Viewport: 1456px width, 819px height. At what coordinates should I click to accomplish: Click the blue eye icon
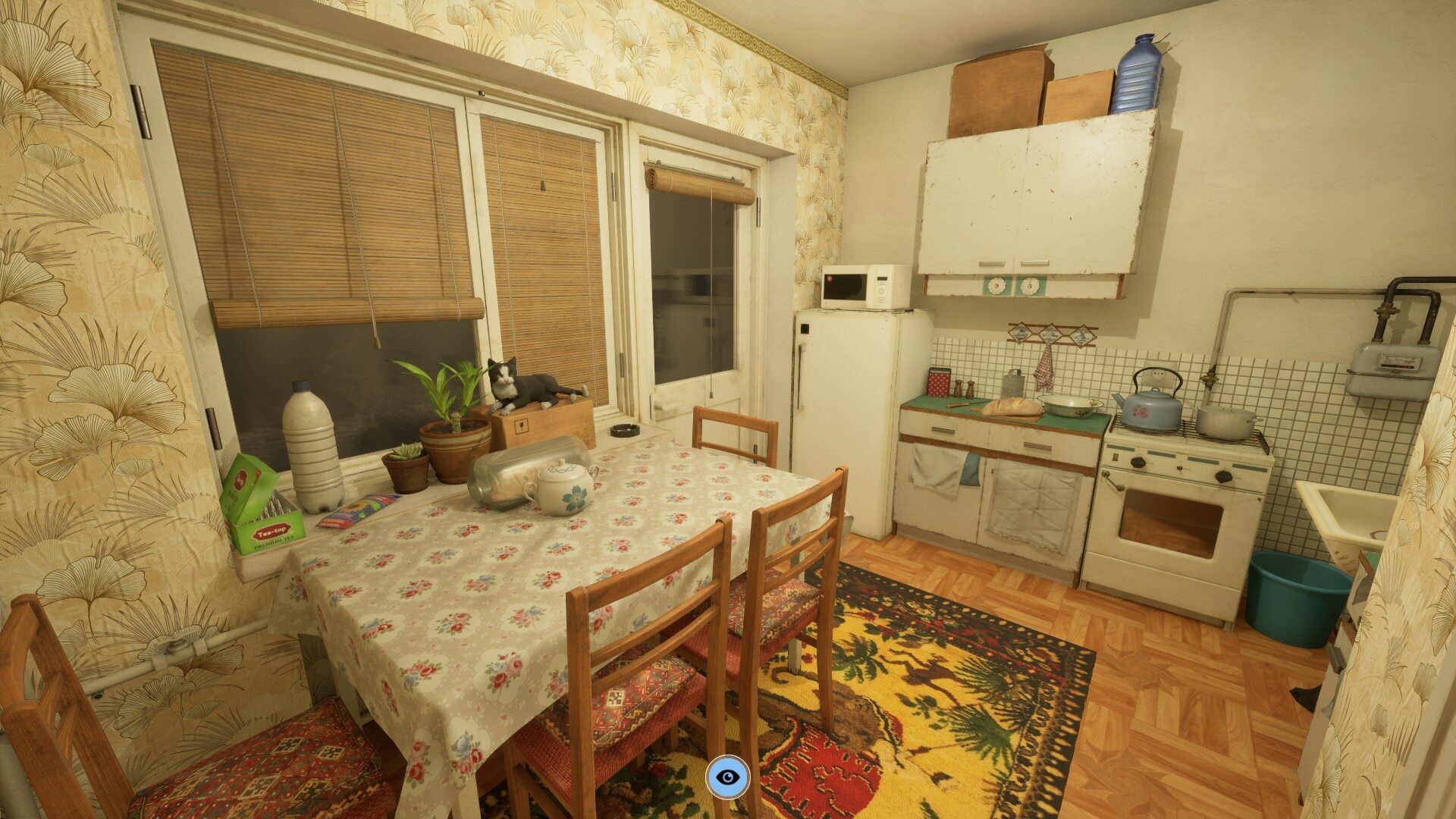[728, 777]
